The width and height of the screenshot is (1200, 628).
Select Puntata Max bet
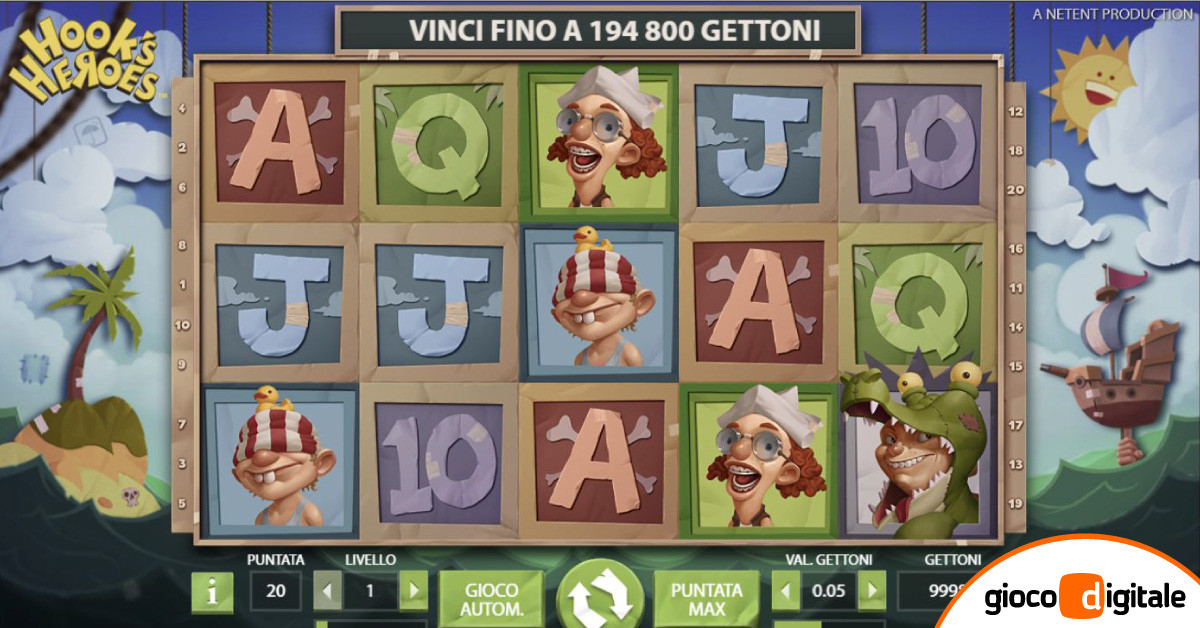coord(707,597)
